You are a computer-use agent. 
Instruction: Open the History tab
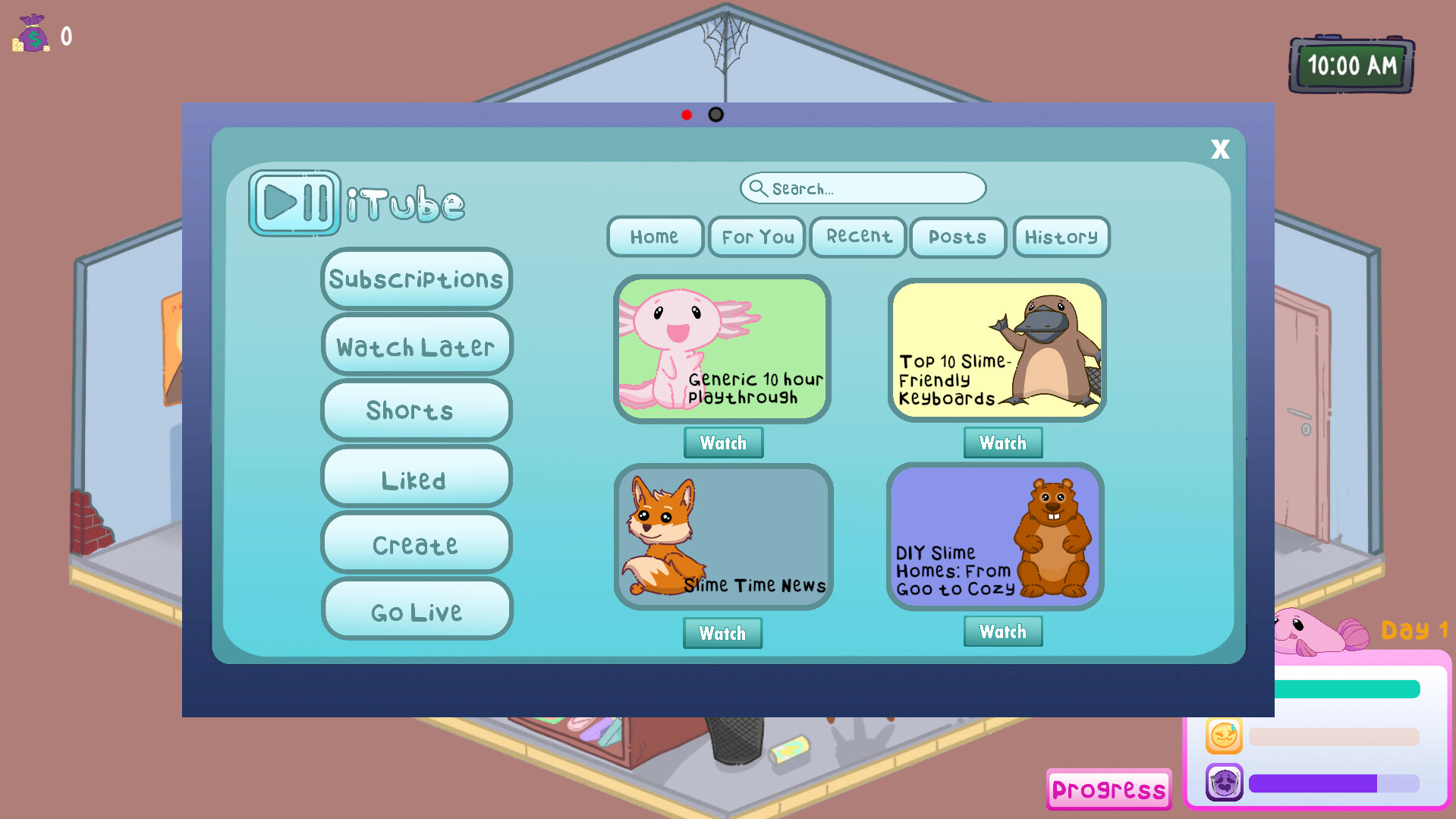[x=1061, y=237]
